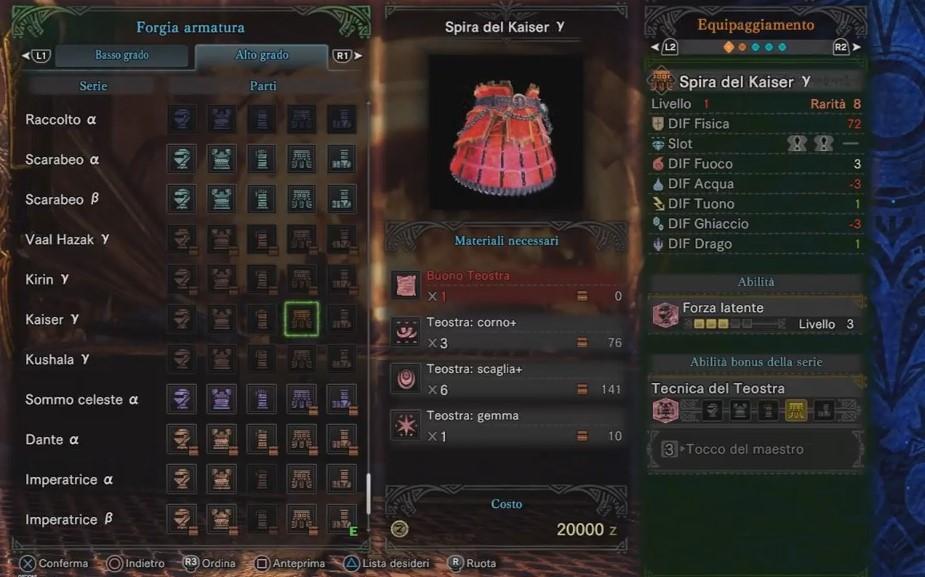The height and width of the screenshot is (577, 925).
Task: Select the Buono Teostra material row
Action: [x=507, y=285]
